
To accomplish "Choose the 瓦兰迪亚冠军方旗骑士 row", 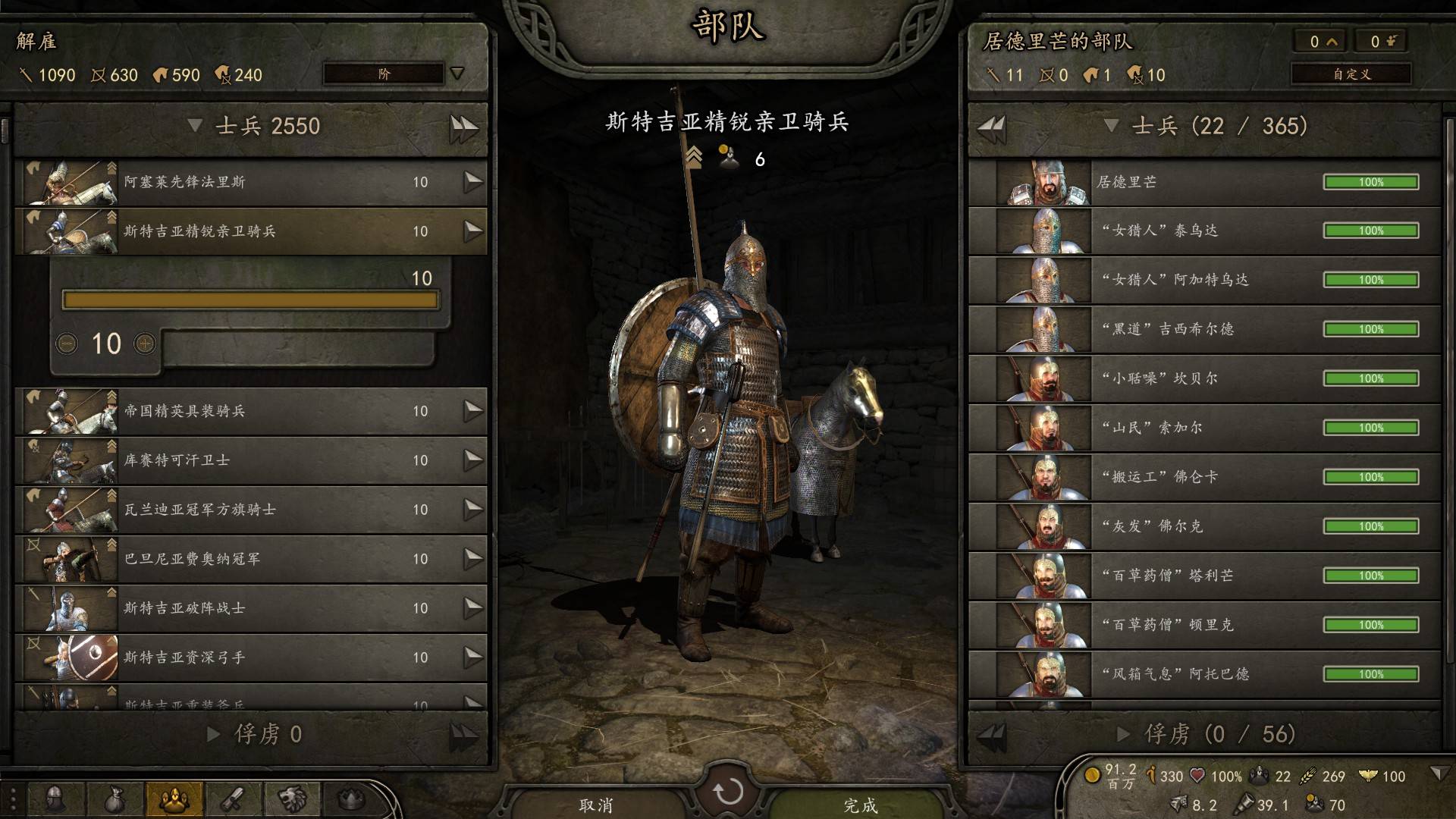I will click(x=250, y=510).
